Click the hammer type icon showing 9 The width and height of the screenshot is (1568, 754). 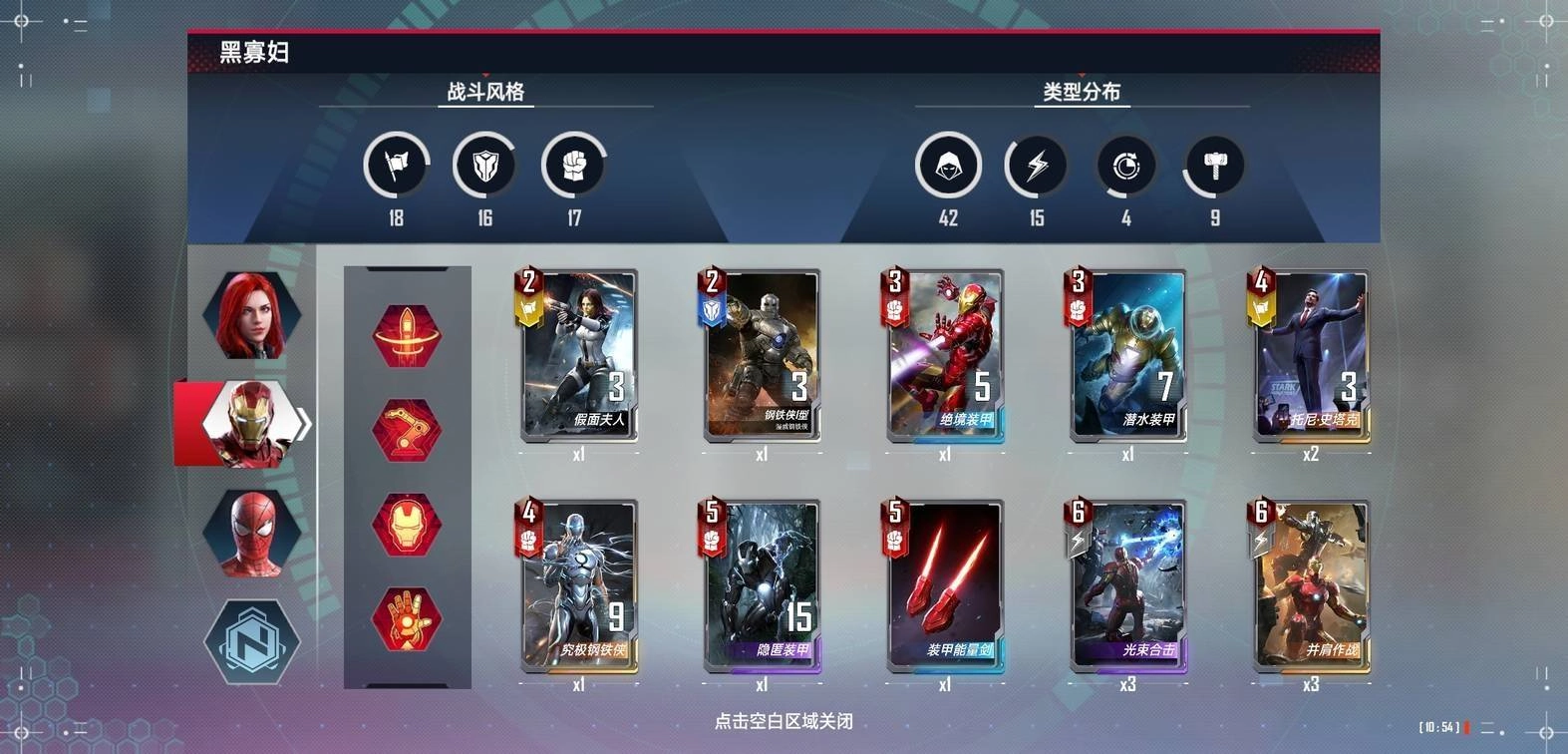point(1212,166)
